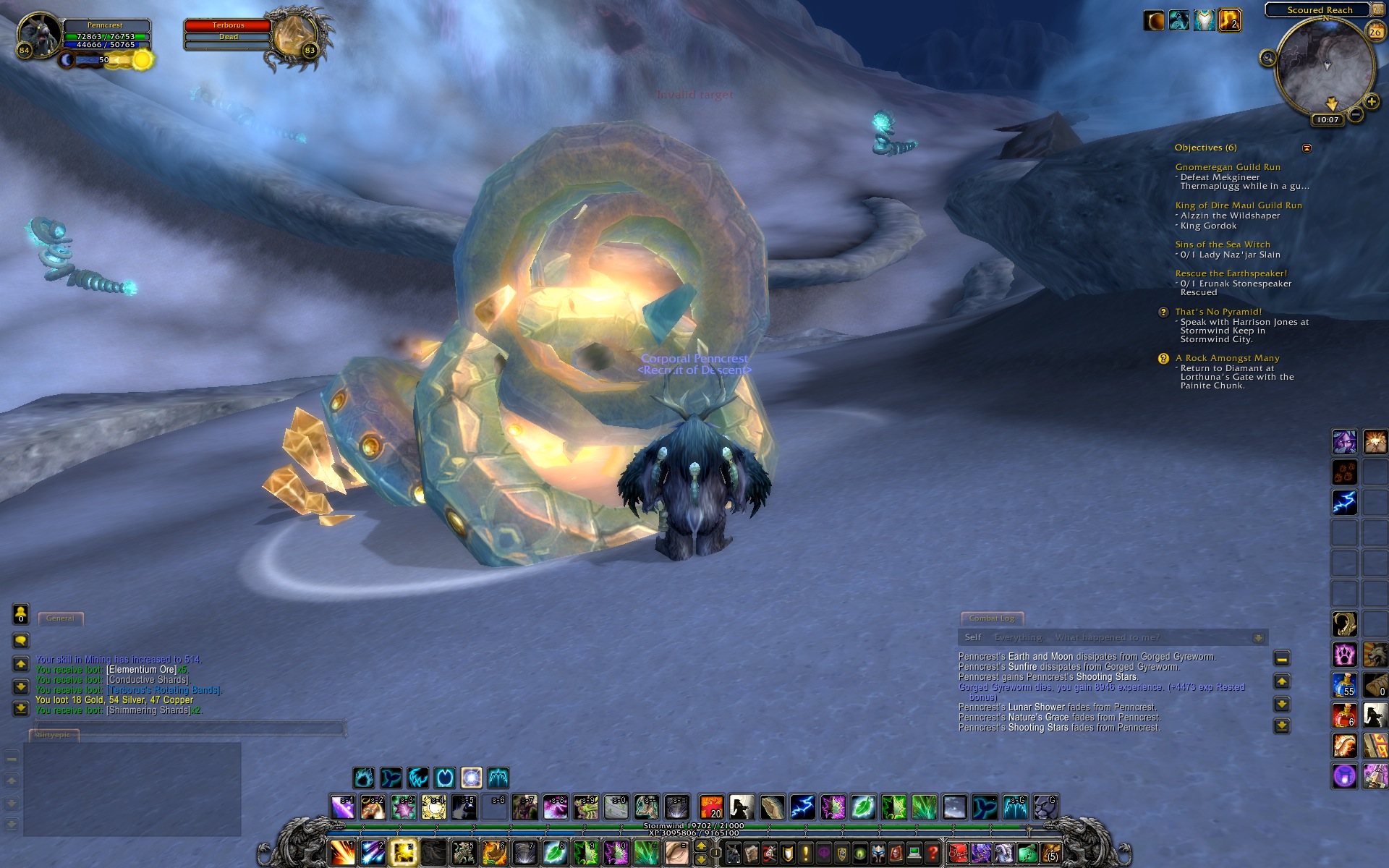
Task: Open the Sins of the Sea Witch quest
Action: (x=1222, y=244)
